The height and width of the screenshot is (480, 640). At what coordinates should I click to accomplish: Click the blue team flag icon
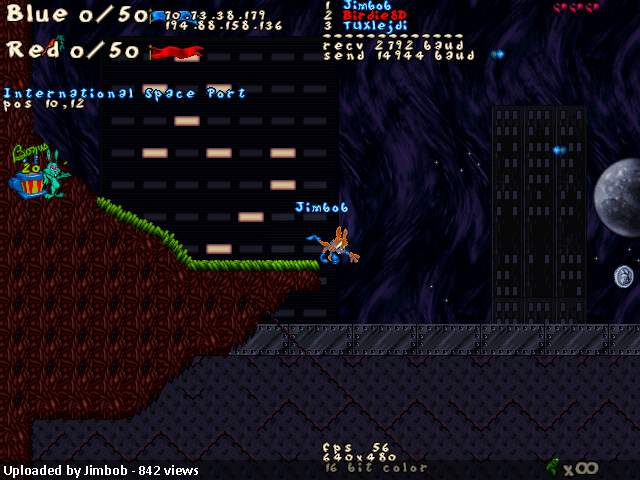tap(159, 17)
